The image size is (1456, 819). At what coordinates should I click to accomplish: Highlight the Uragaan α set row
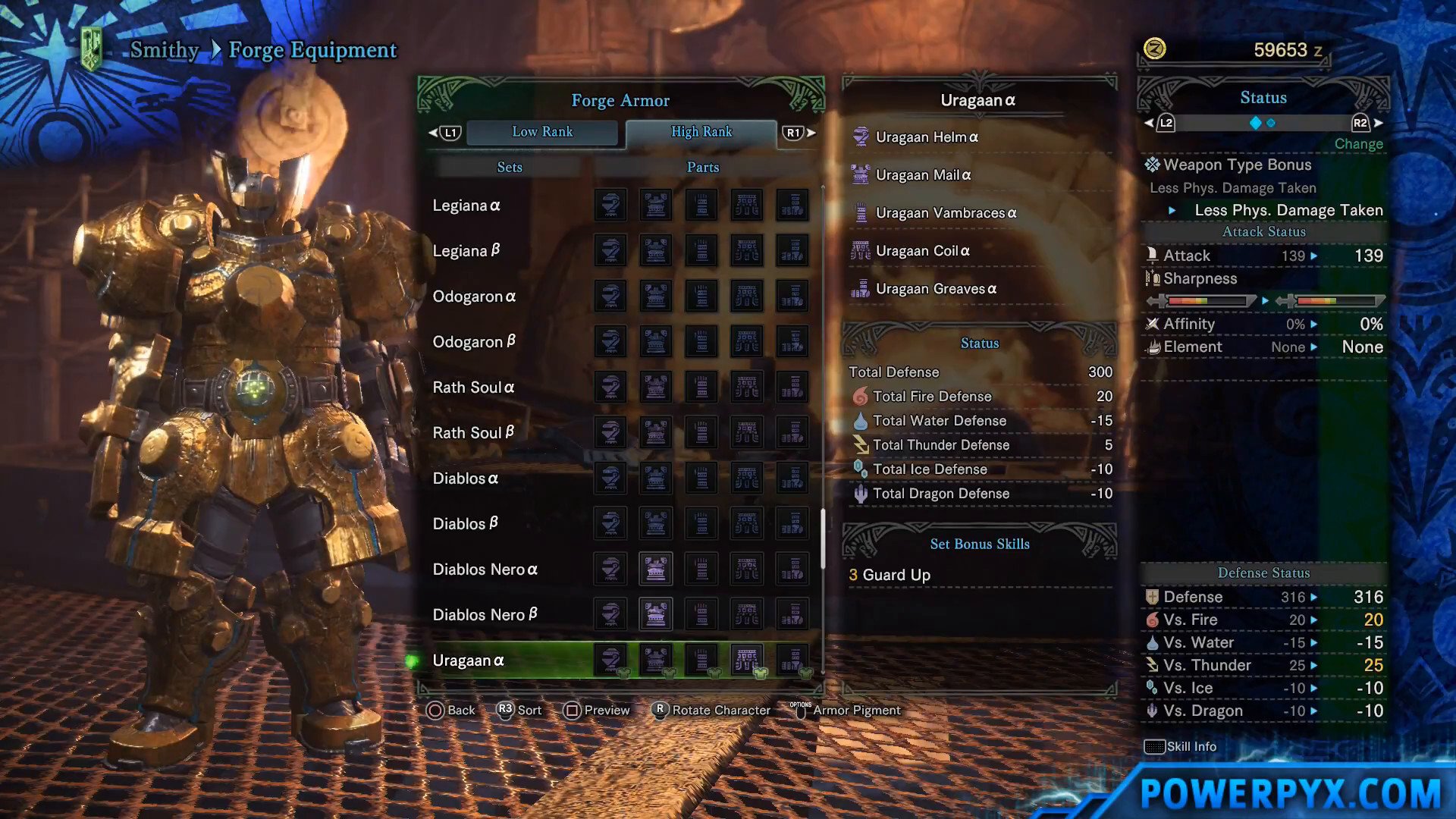(469, 661)
